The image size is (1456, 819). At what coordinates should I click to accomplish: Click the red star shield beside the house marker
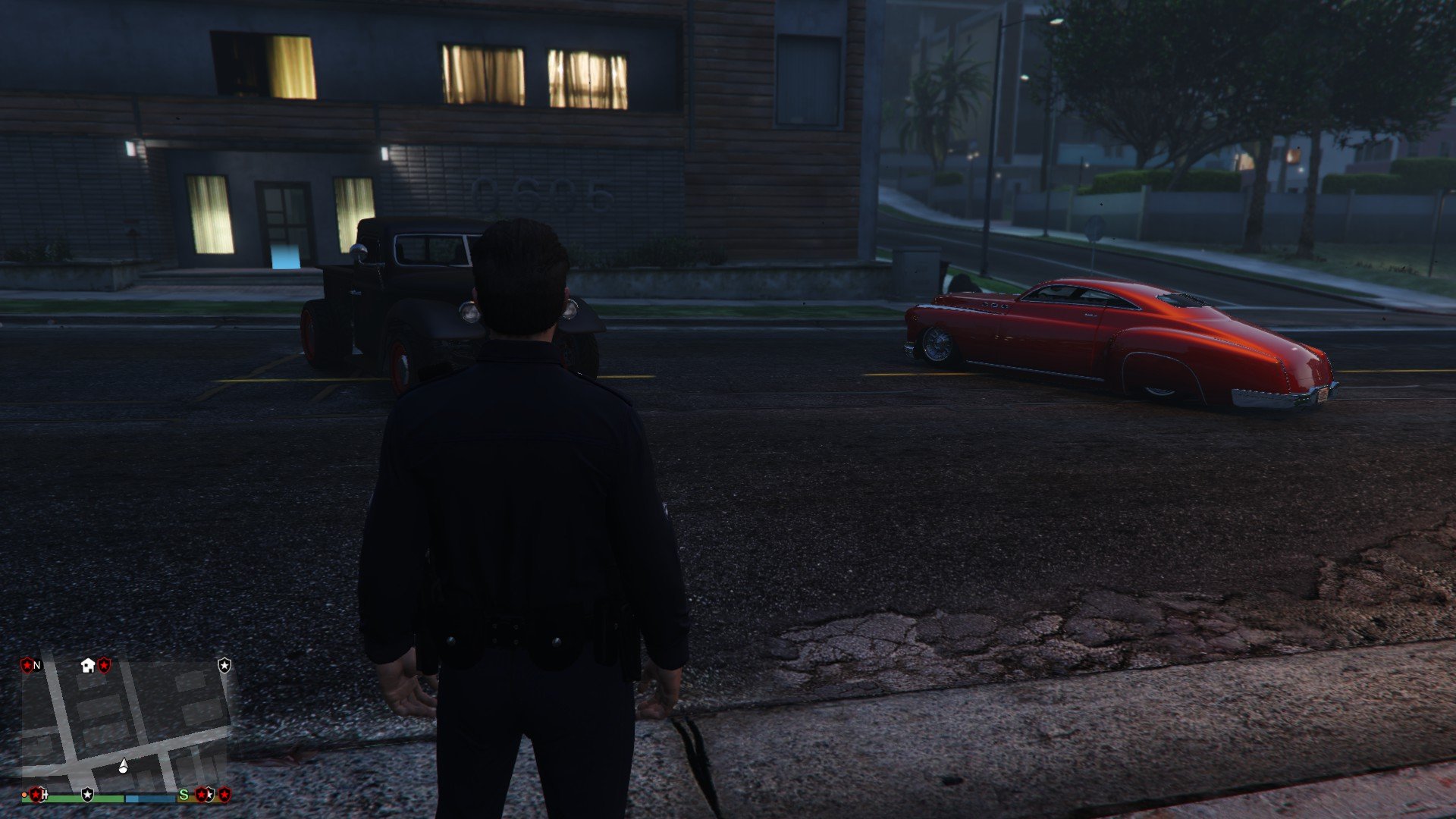tap(105, 665)
